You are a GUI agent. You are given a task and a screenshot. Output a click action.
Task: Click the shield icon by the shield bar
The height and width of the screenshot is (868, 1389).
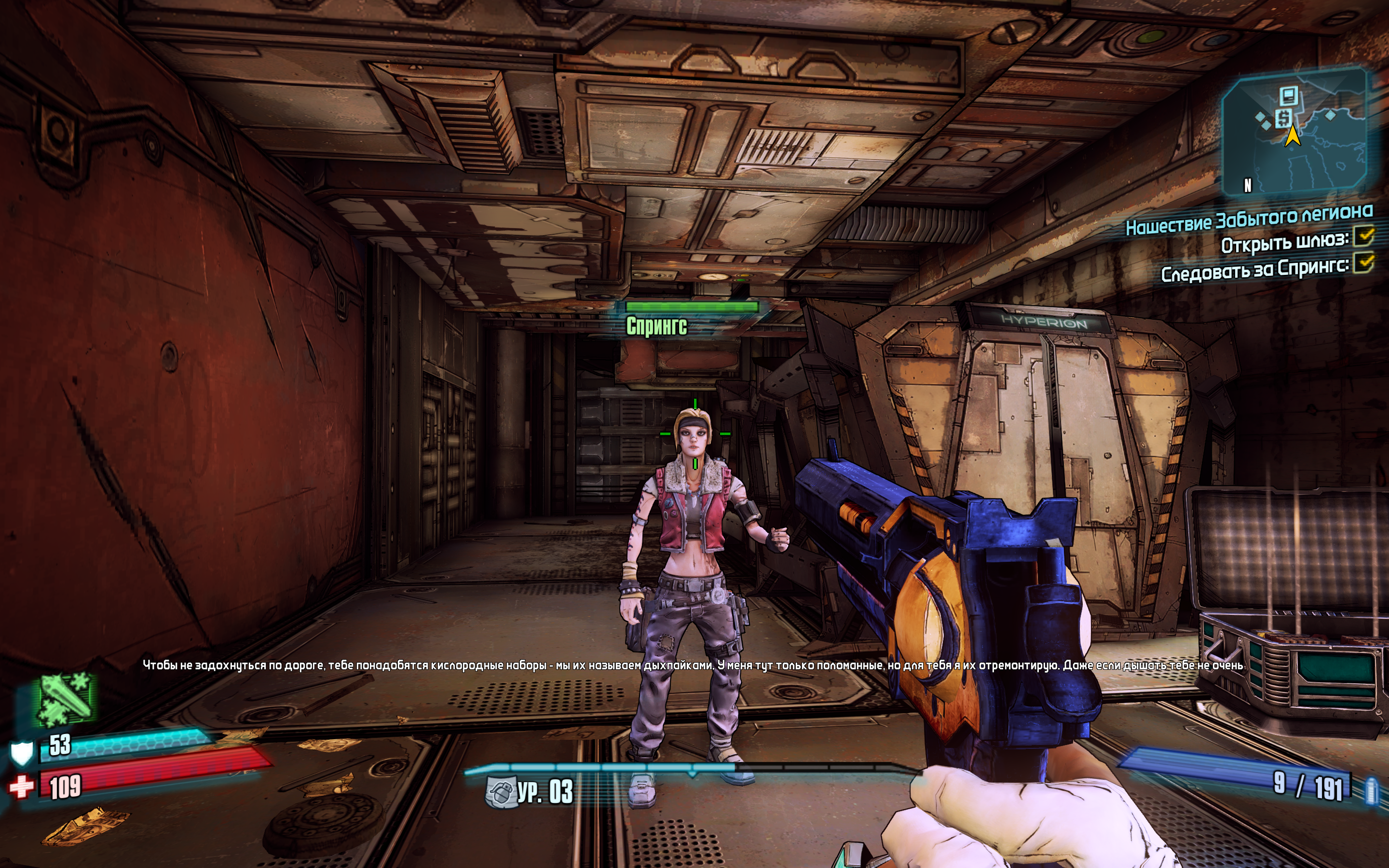coord(22,753)
